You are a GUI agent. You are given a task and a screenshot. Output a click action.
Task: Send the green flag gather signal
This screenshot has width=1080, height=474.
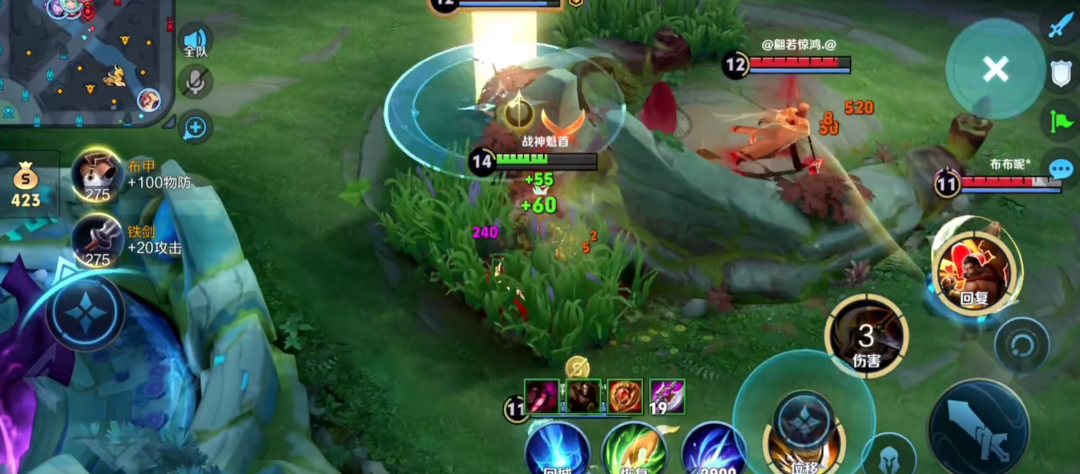point(1060,120)
